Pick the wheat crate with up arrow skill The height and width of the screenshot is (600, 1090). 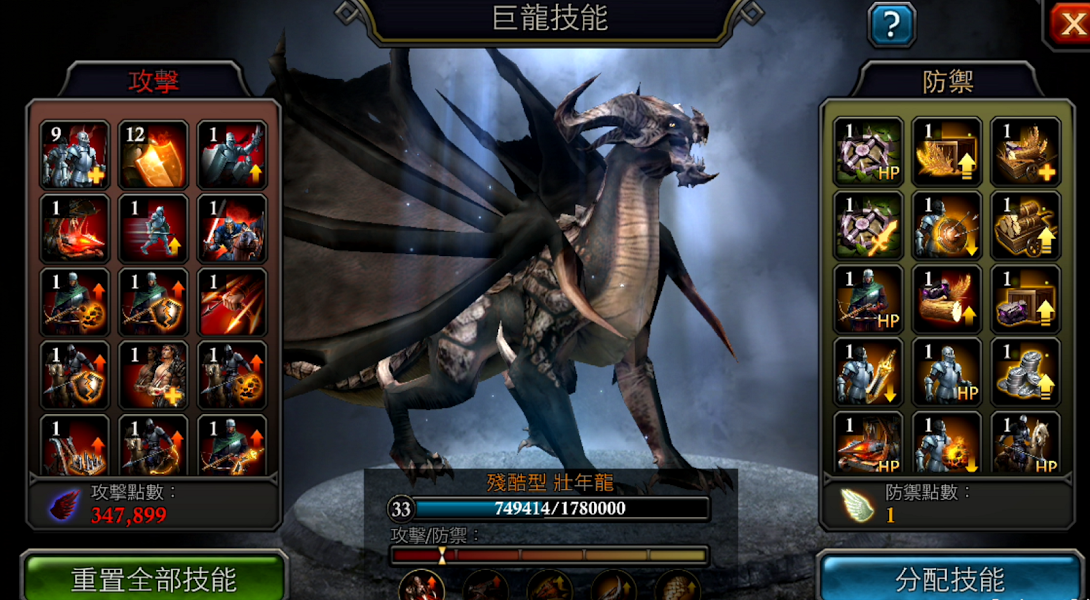click(946, 152)
